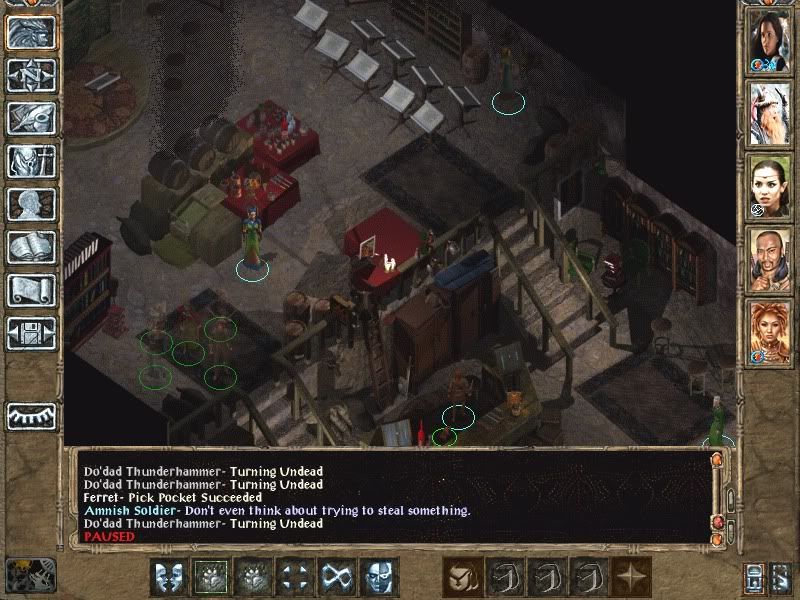Click the four-arrows action button

coord(295,577)
